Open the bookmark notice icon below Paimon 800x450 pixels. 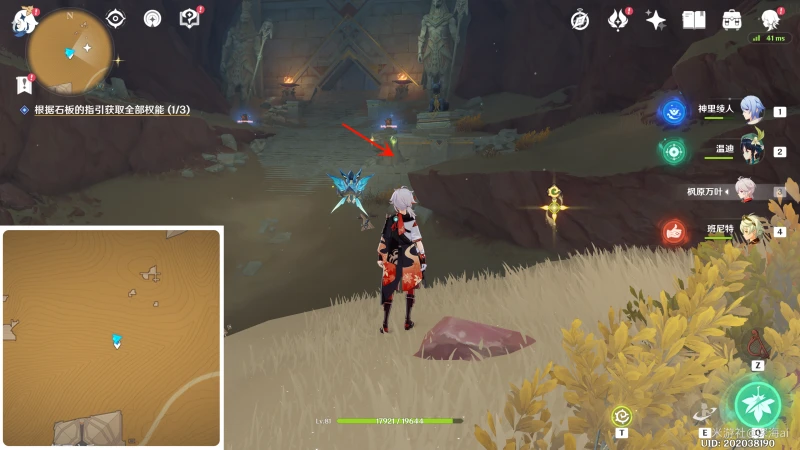tap(24, 84)
